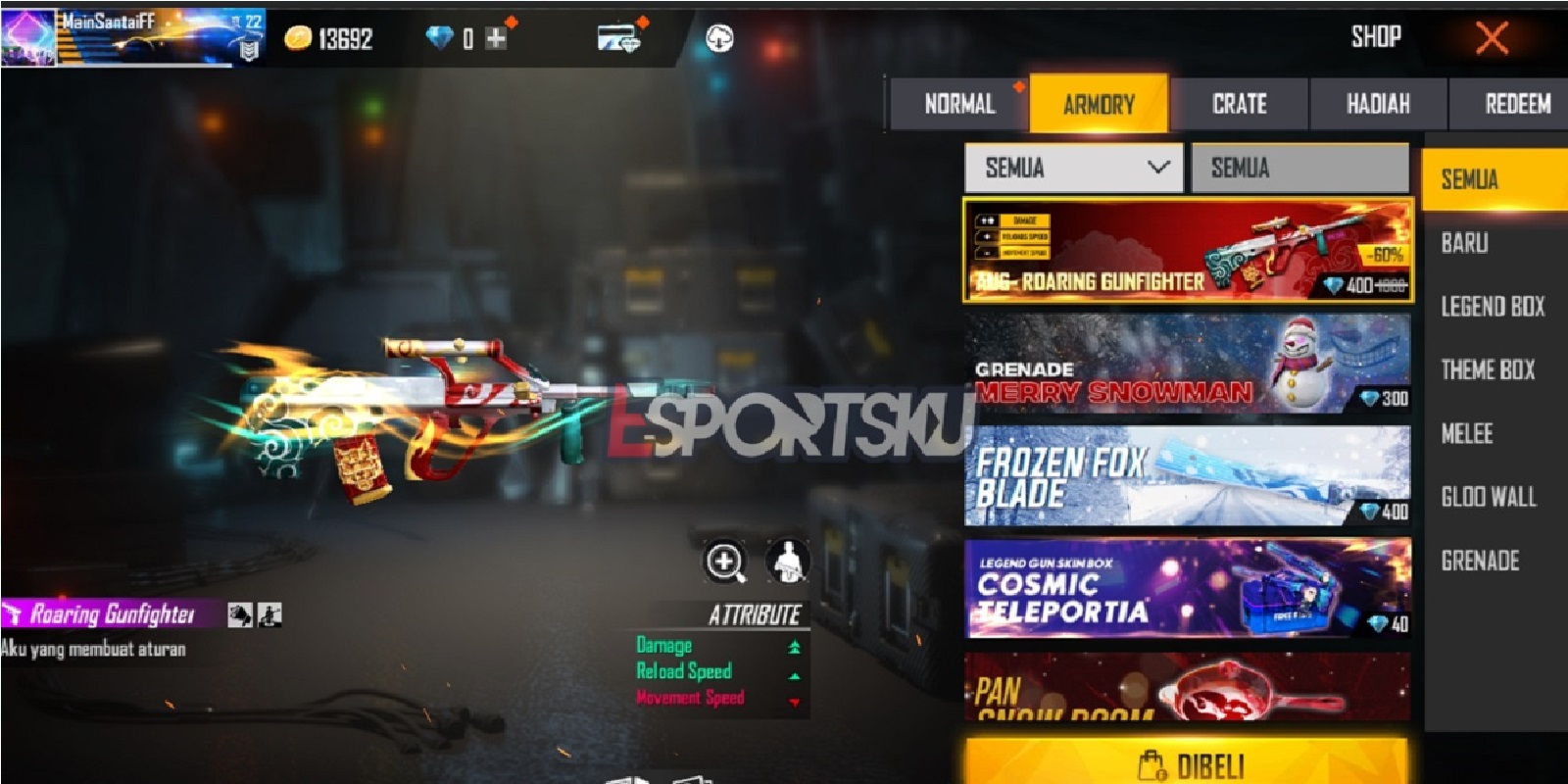Viewport: 1568px width, 784px height.
Task: Switch to the ARMORY tab
Action: 1098,104
